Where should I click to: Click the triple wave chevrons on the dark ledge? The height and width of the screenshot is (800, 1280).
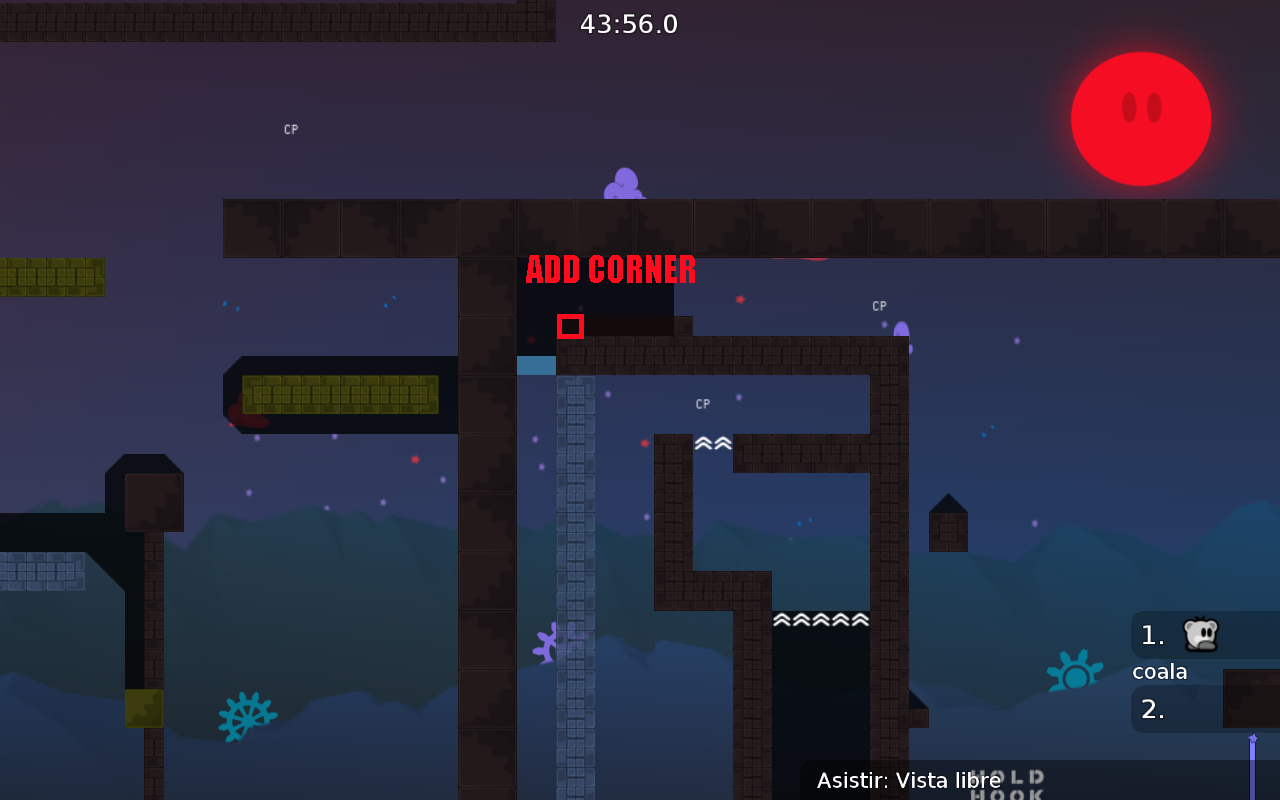pyautogui.click(x=820, y=619)
